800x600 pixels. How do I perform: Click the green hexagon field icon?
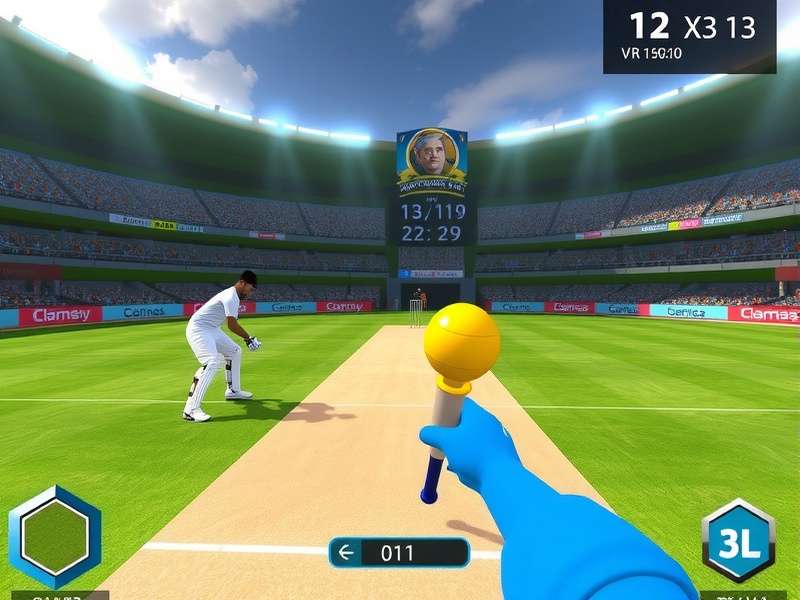click(54, 538)
